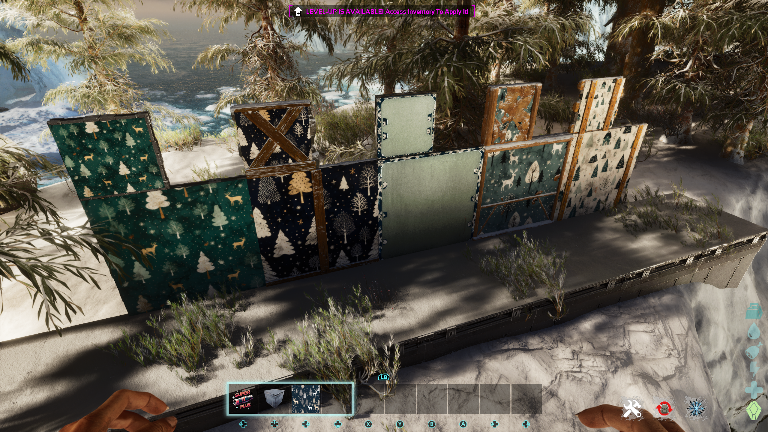Click the blue snowflake cold status icon
768x432 pixels.
[695, 408]
